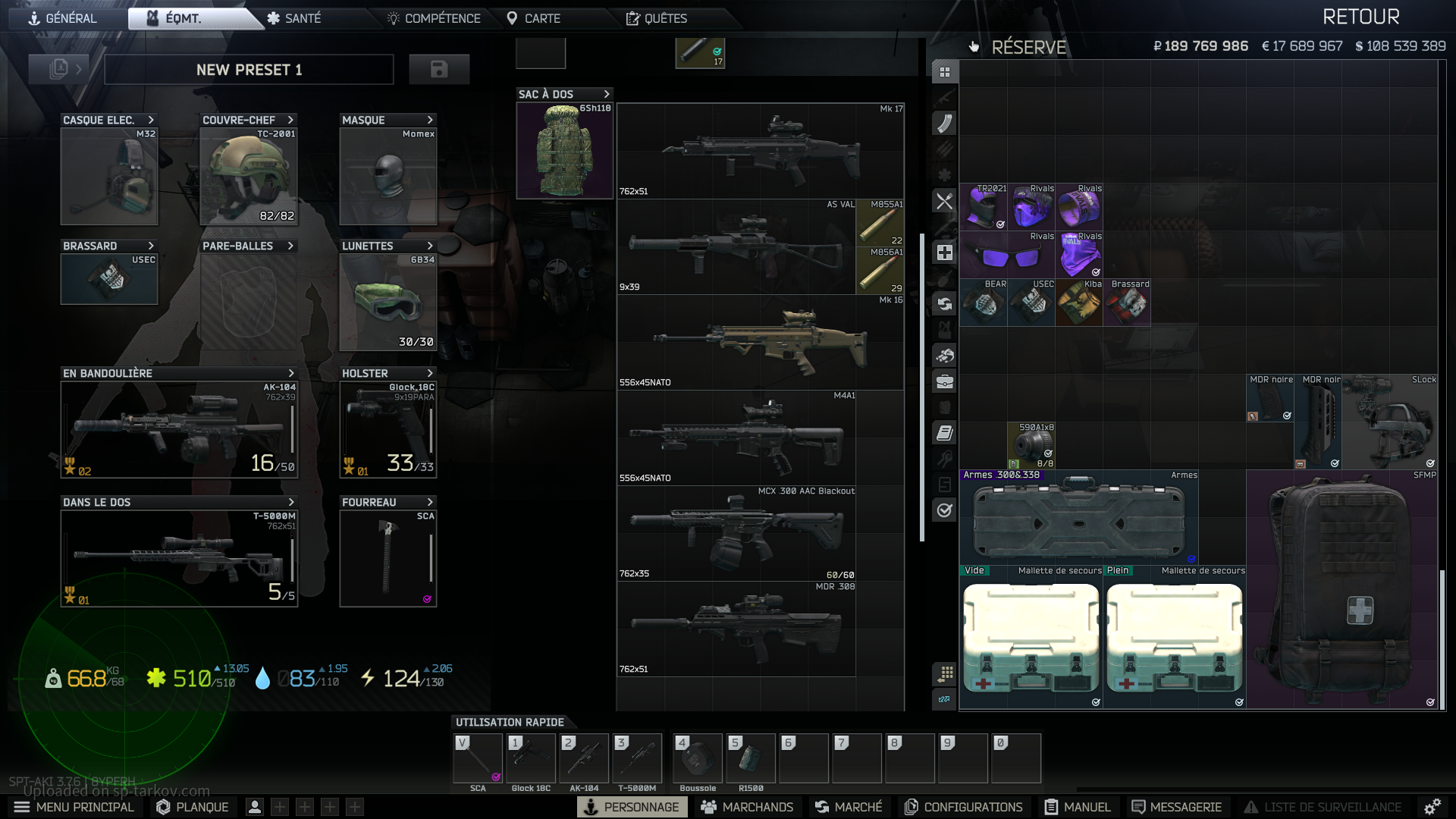Pick the 6Sh118 backpack slot
This screenshot has height=819, width=1456.
564,150
